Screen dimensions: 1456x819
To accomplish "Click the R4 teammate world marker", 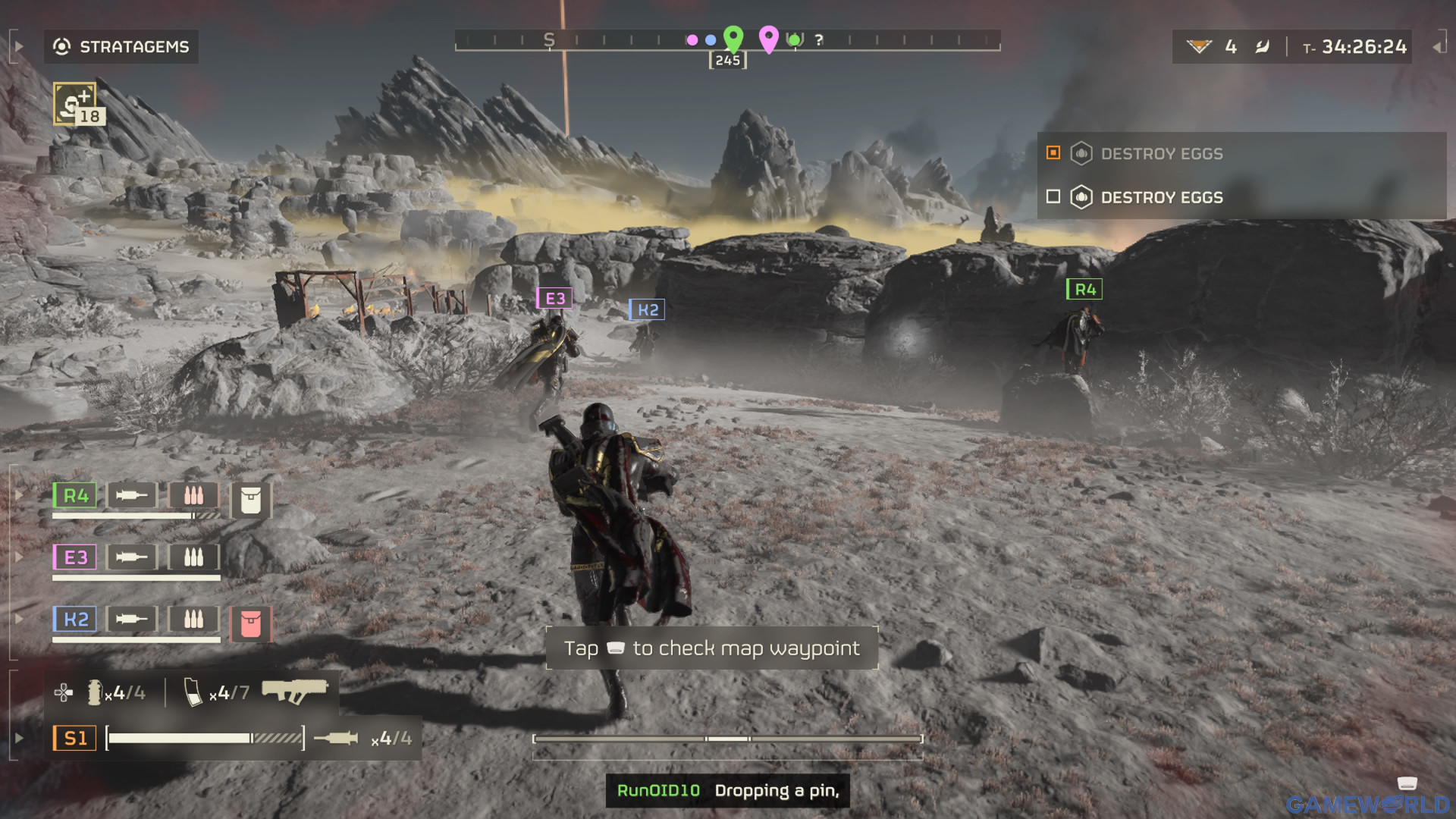I will click(x=1084, y=290).
